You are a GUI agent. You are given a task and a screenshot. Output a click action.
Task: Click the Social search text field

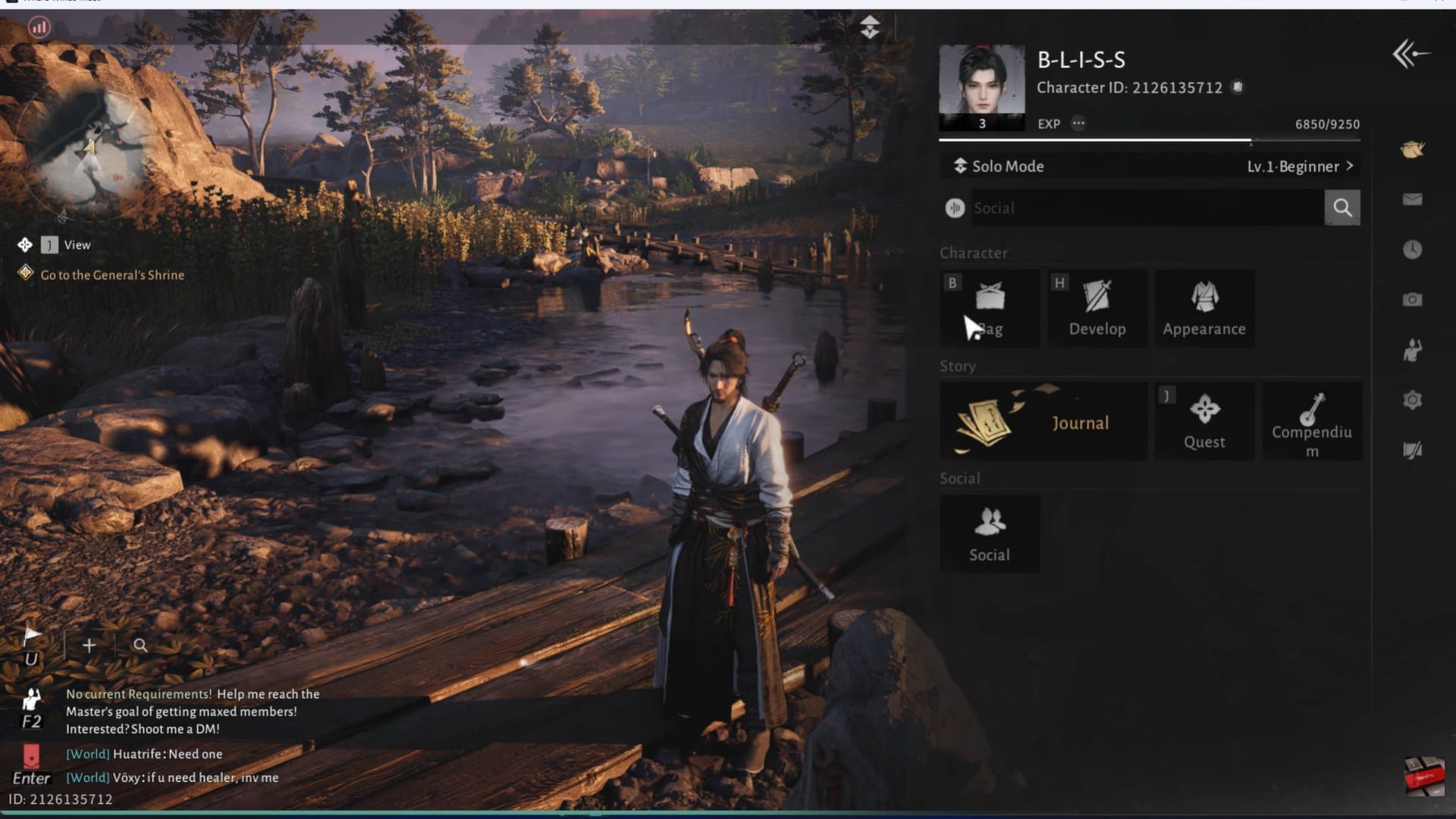click(1147, 208)
